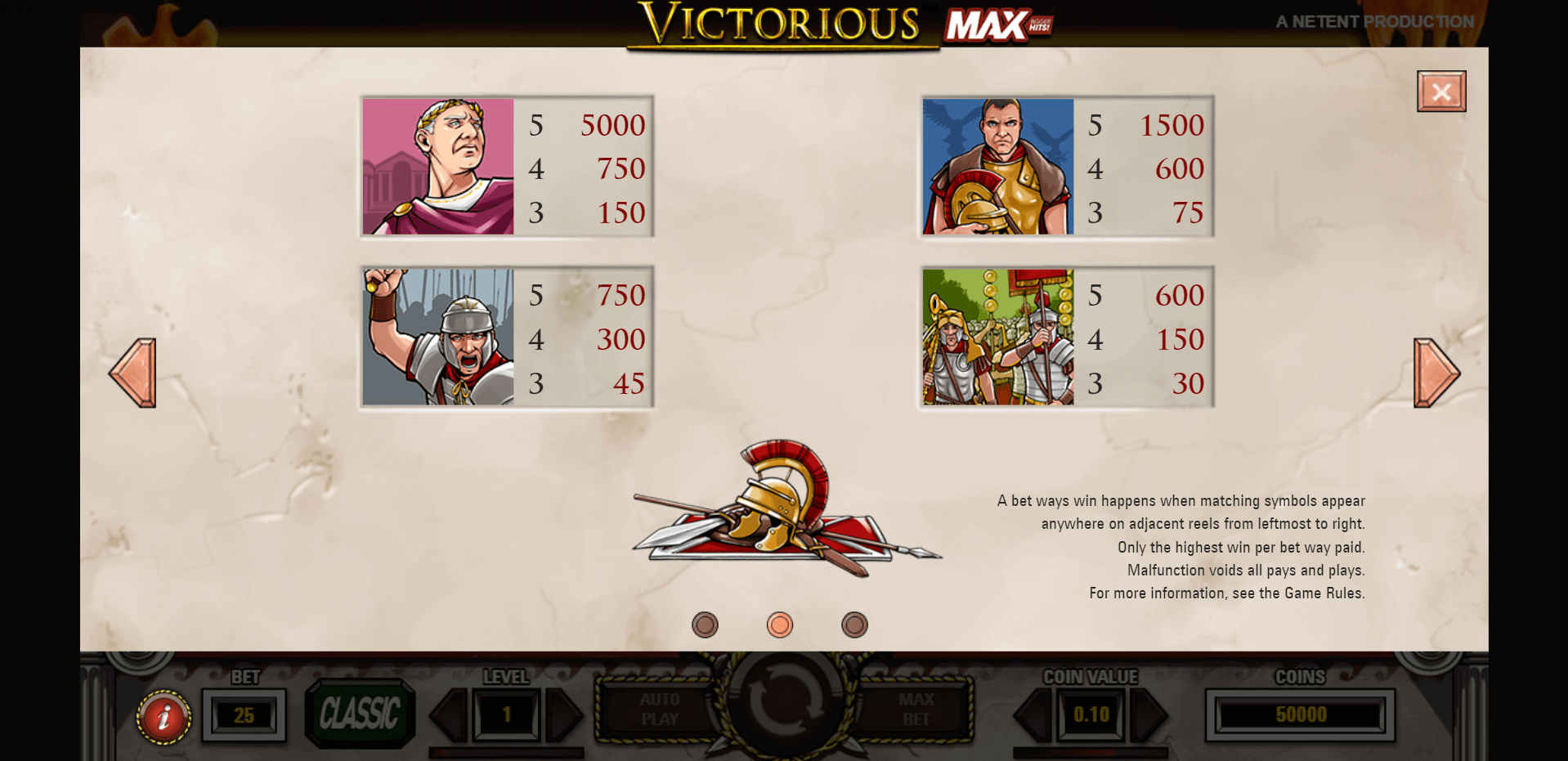Spin the reels with the round button

point(782,703)
